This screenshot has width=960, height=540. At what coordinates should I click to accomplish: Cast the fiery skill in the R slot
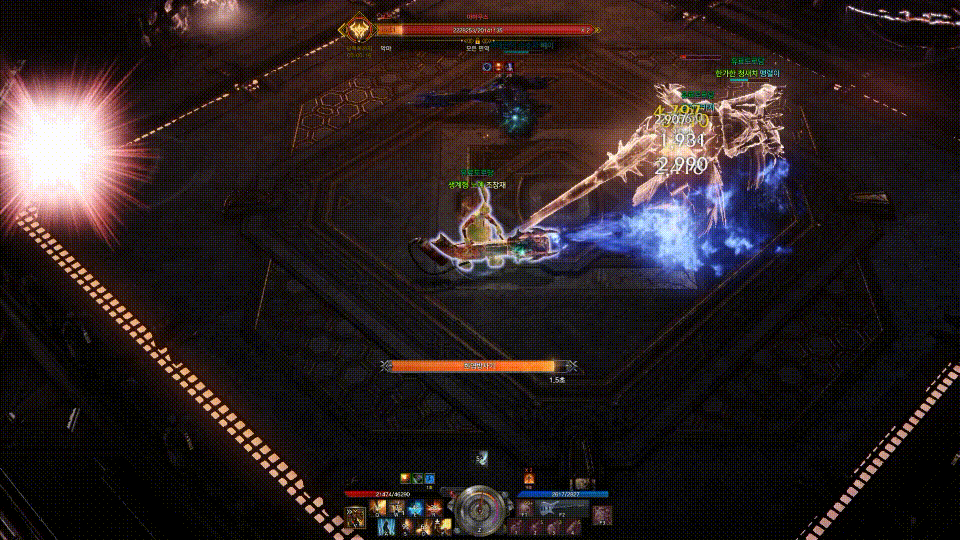431,508
